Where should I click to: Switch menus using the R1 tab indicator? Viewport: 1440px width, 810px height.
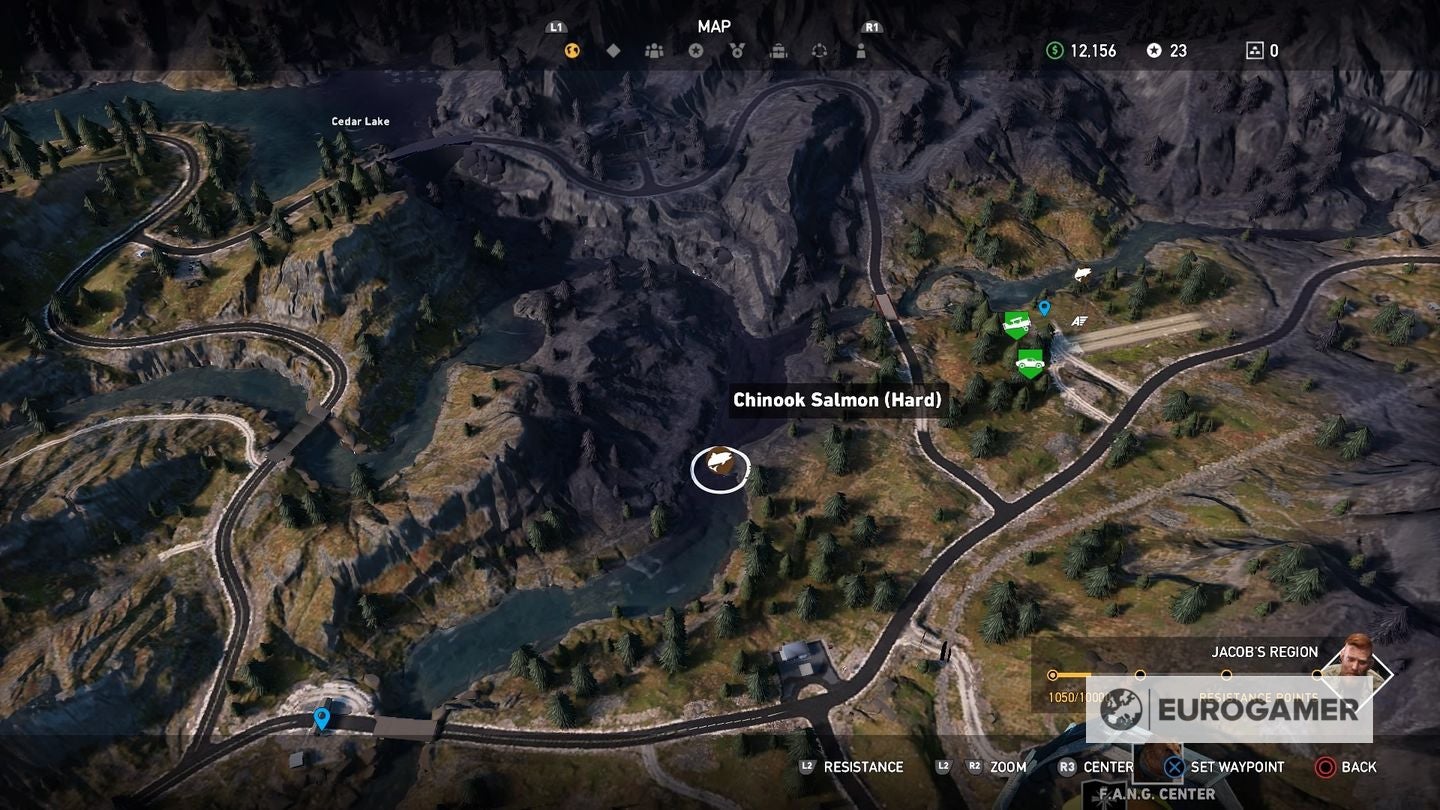pyautogui.click(x=871, y=27)
